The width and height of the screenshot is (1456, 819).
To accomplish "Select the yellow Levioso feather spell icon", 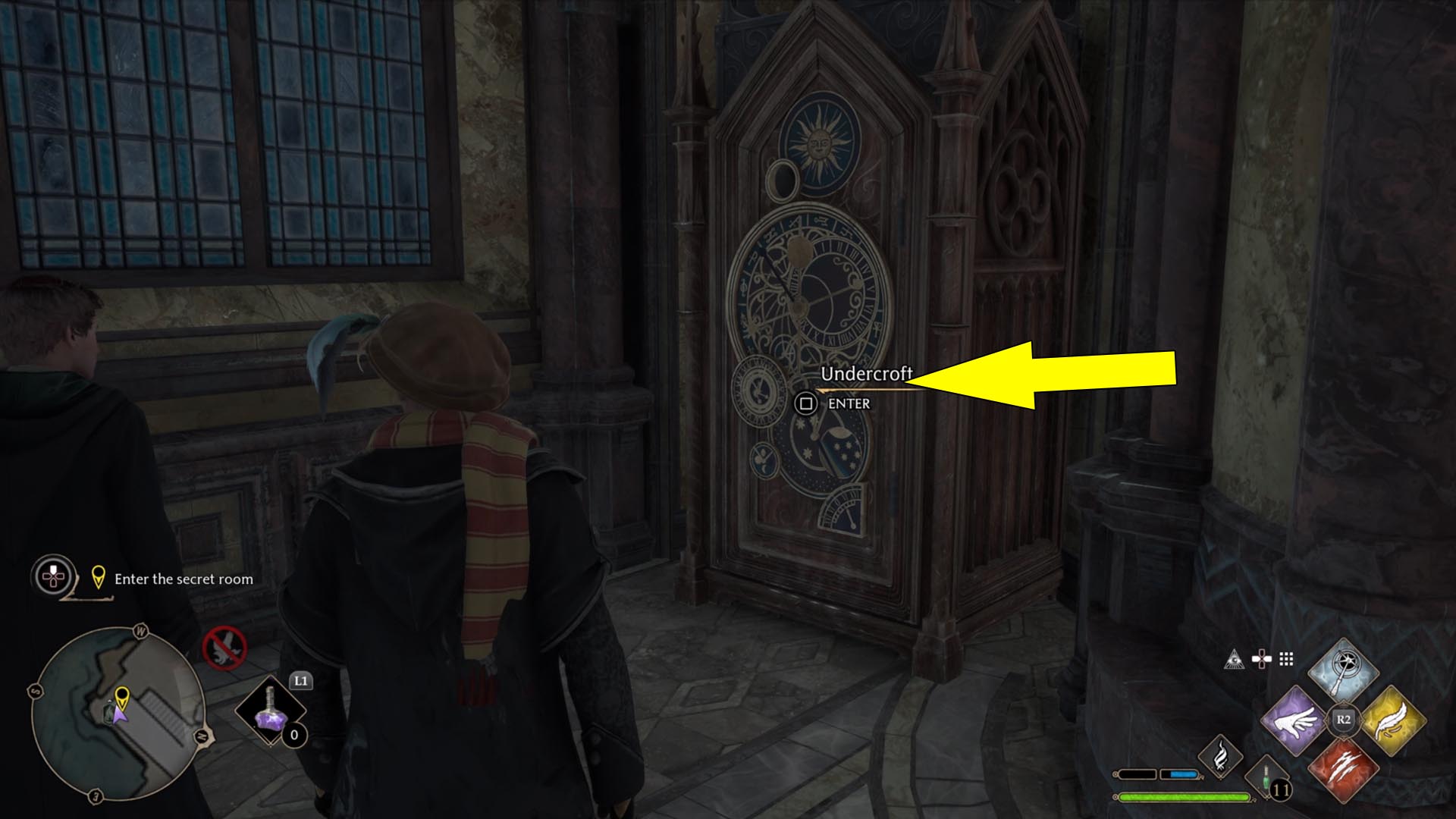I will coord(1394,721).
